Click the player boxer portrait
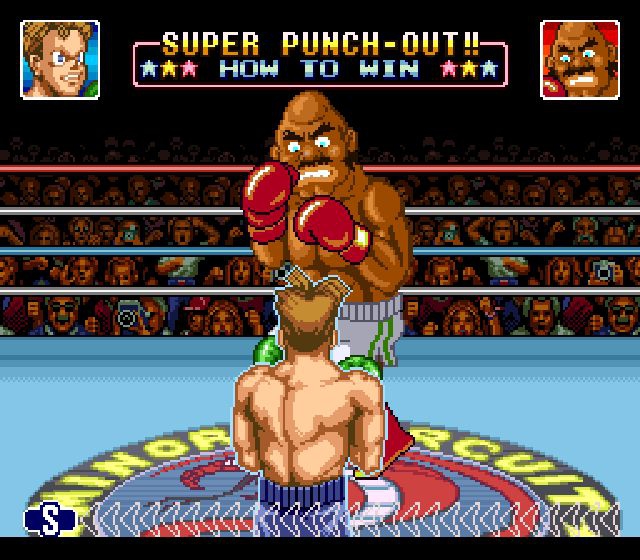 (x=60, y=59)
